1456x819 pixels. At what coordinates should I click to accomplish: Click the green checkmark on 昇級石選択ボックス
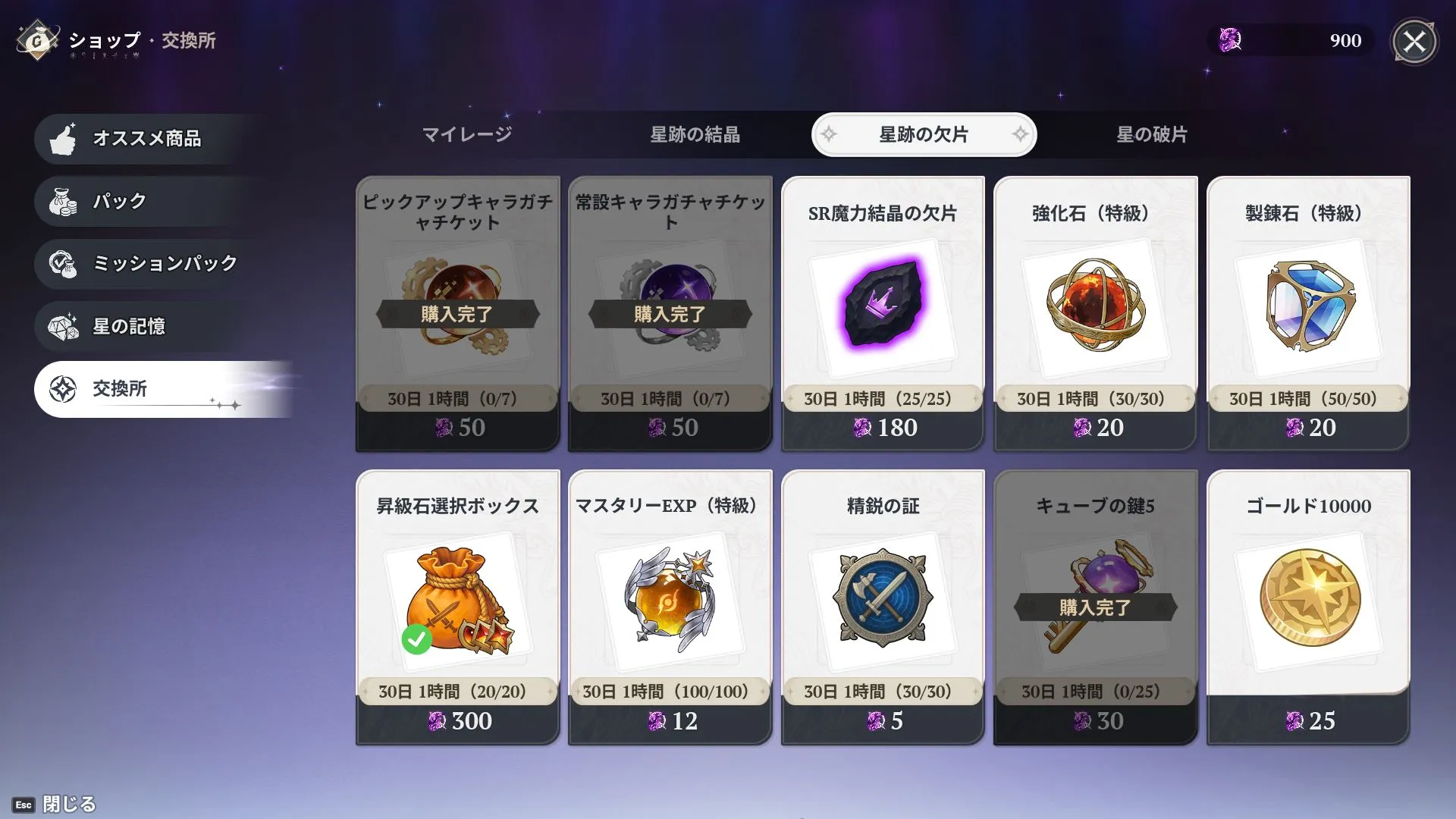[416, 639]
